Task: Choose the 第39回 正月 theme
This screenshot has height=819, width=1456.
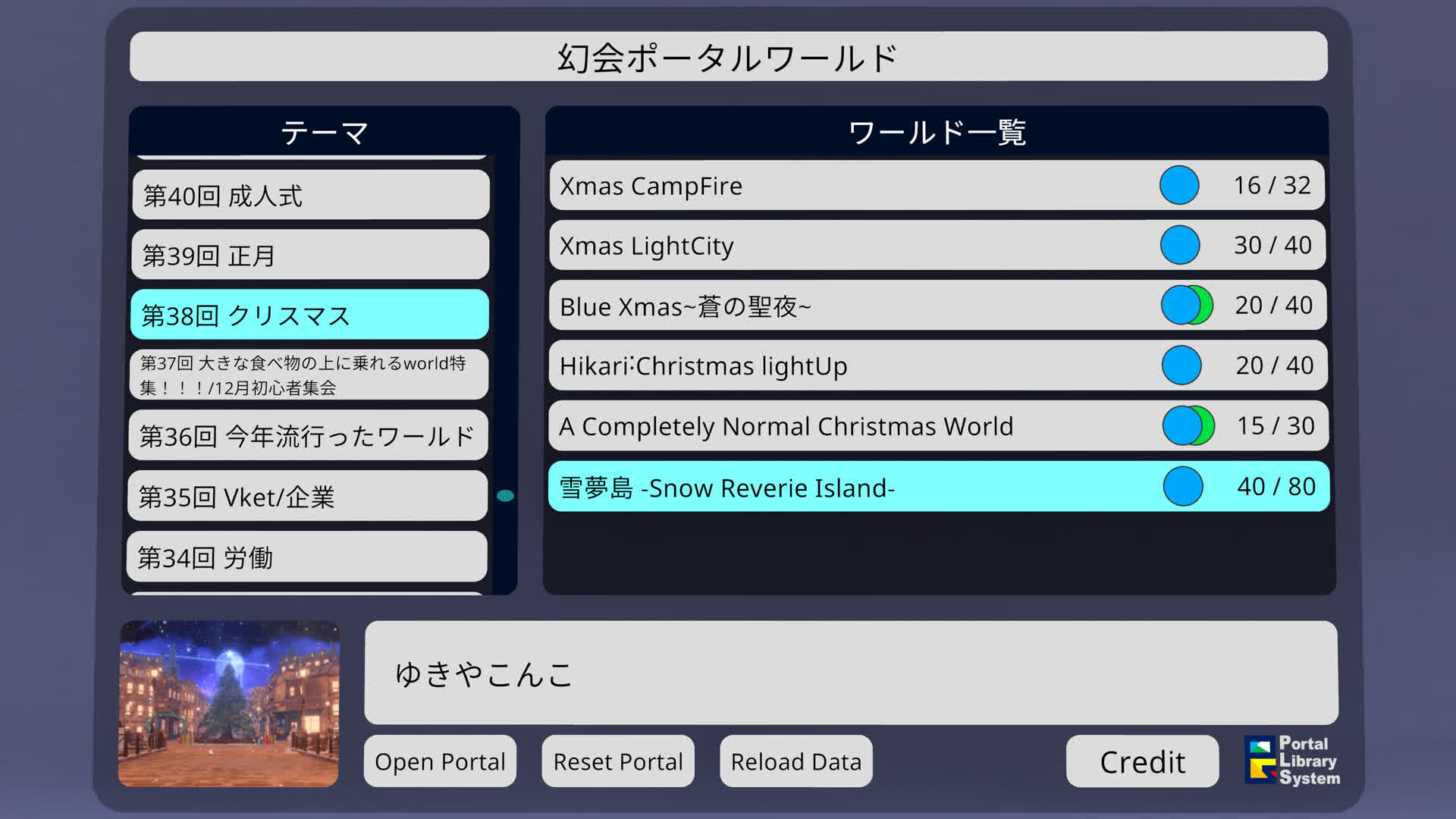Action: (310, 256)
